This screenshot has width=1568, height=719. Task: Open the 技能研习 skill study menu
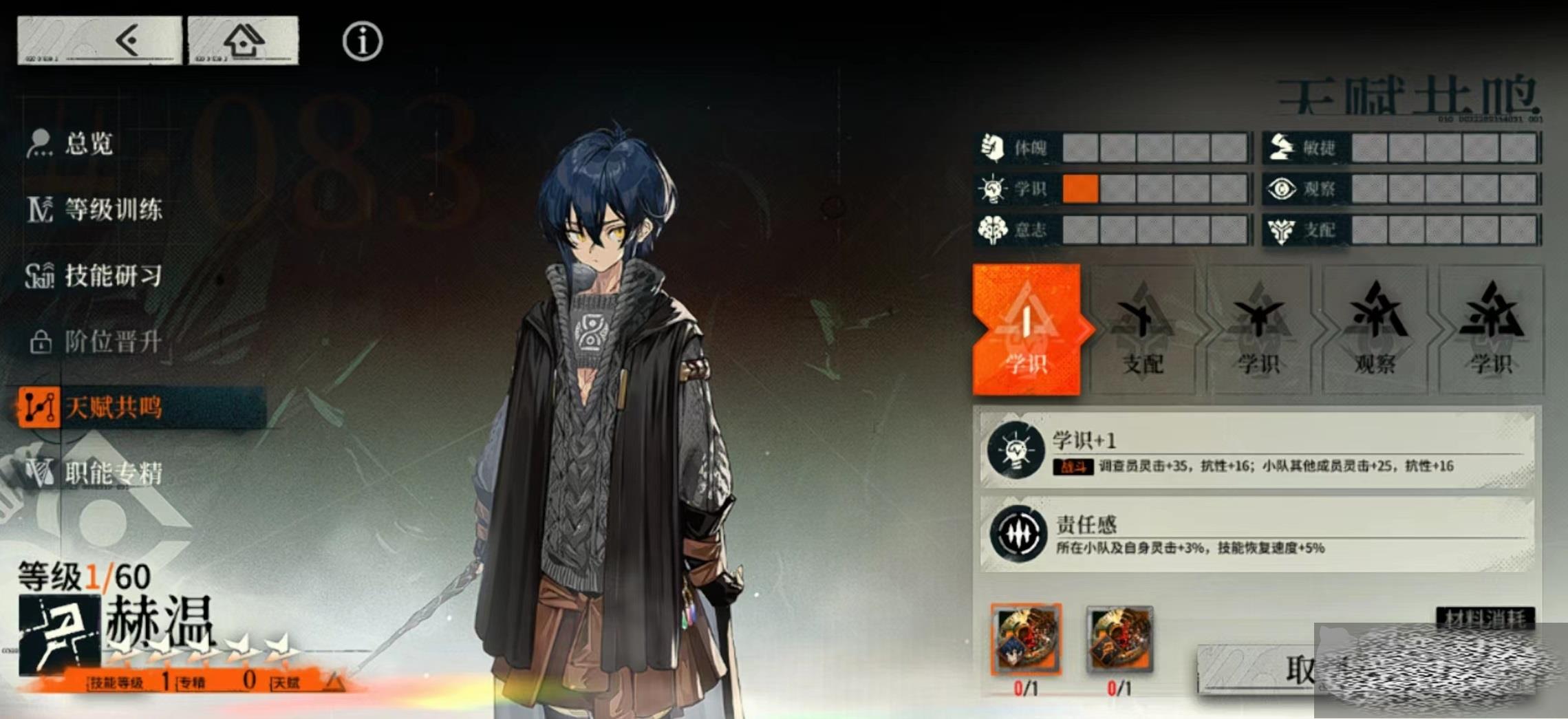[113, 275]
